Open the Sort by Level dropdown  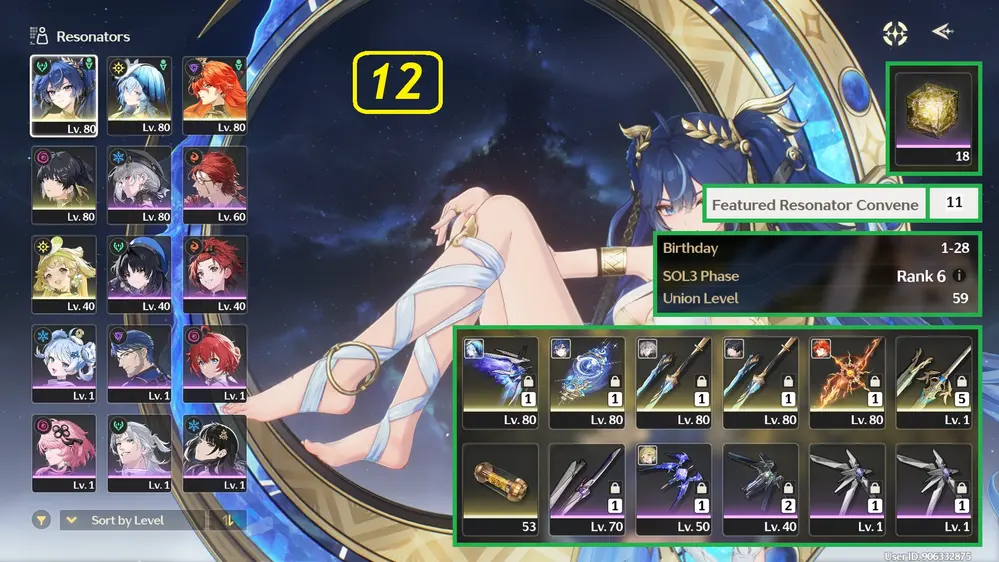click(132, 520)
